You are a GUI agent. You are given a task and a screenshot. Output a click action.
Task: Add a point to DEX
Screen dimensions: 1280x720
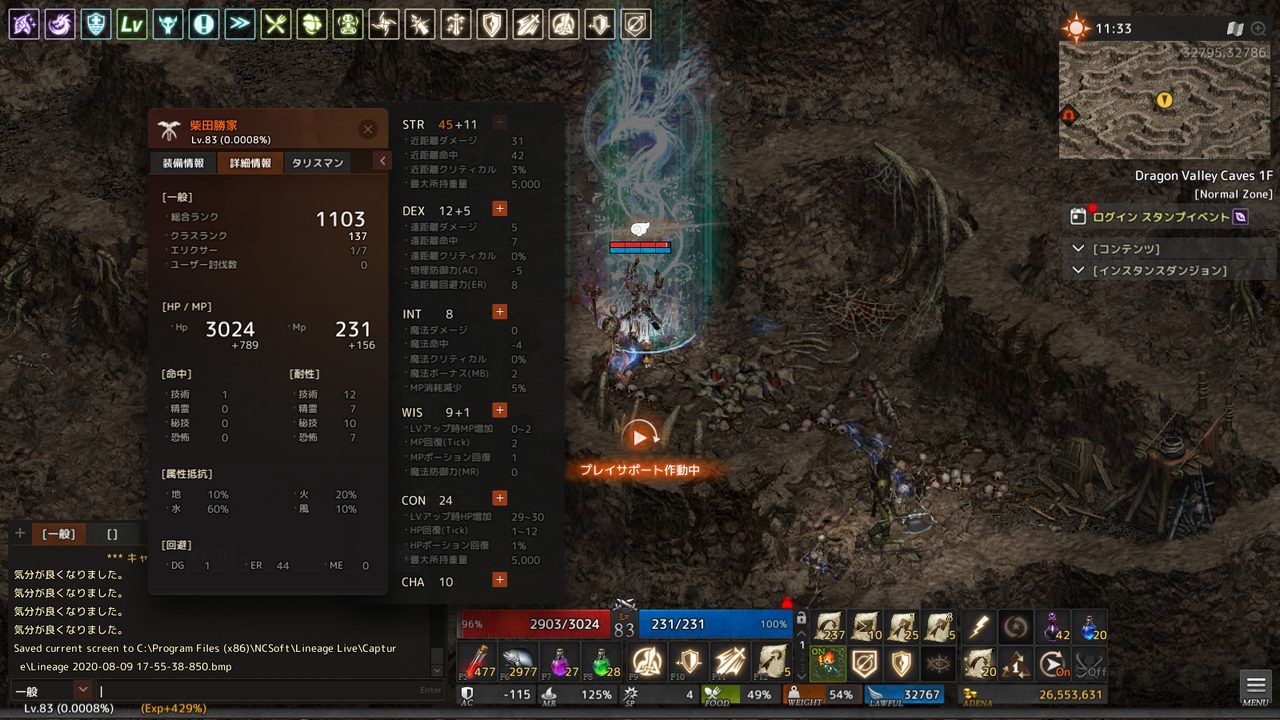[x=500, y=209]
